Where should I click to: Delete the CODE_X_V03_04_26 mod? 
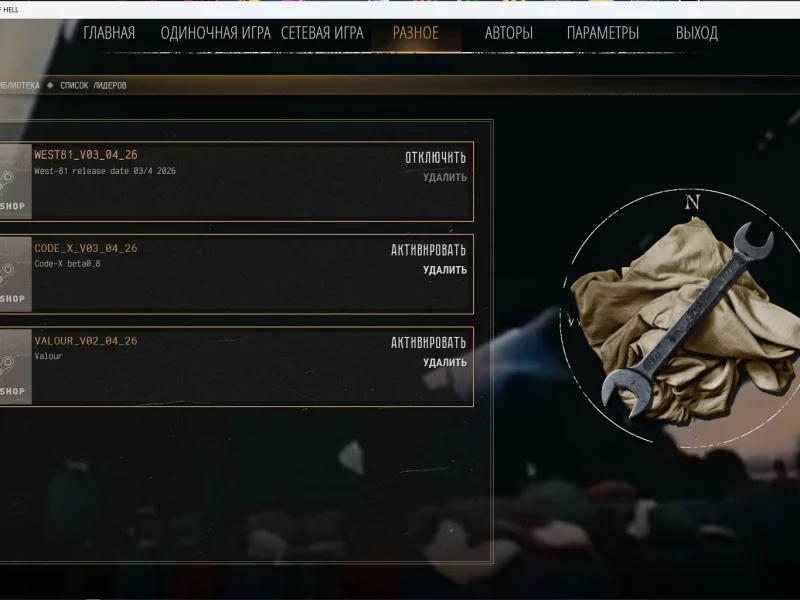tap(445, 270)
